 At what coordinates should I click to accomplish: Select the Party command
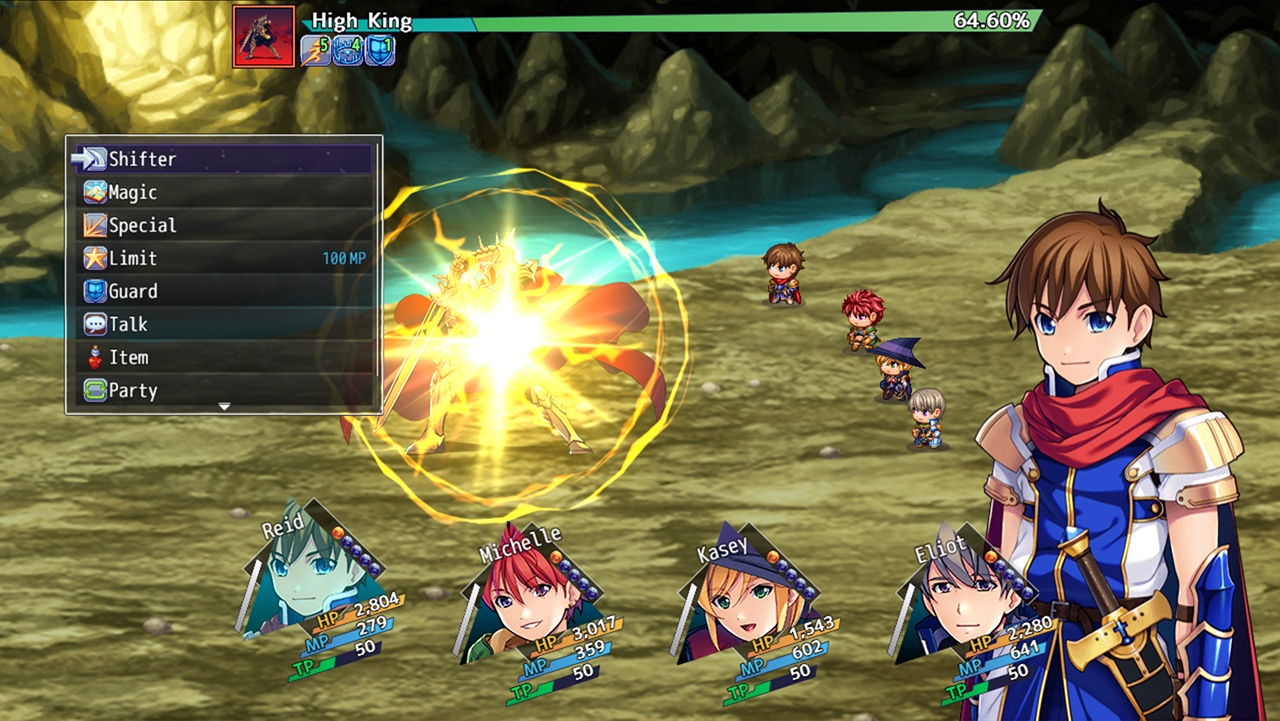point(223,390)
